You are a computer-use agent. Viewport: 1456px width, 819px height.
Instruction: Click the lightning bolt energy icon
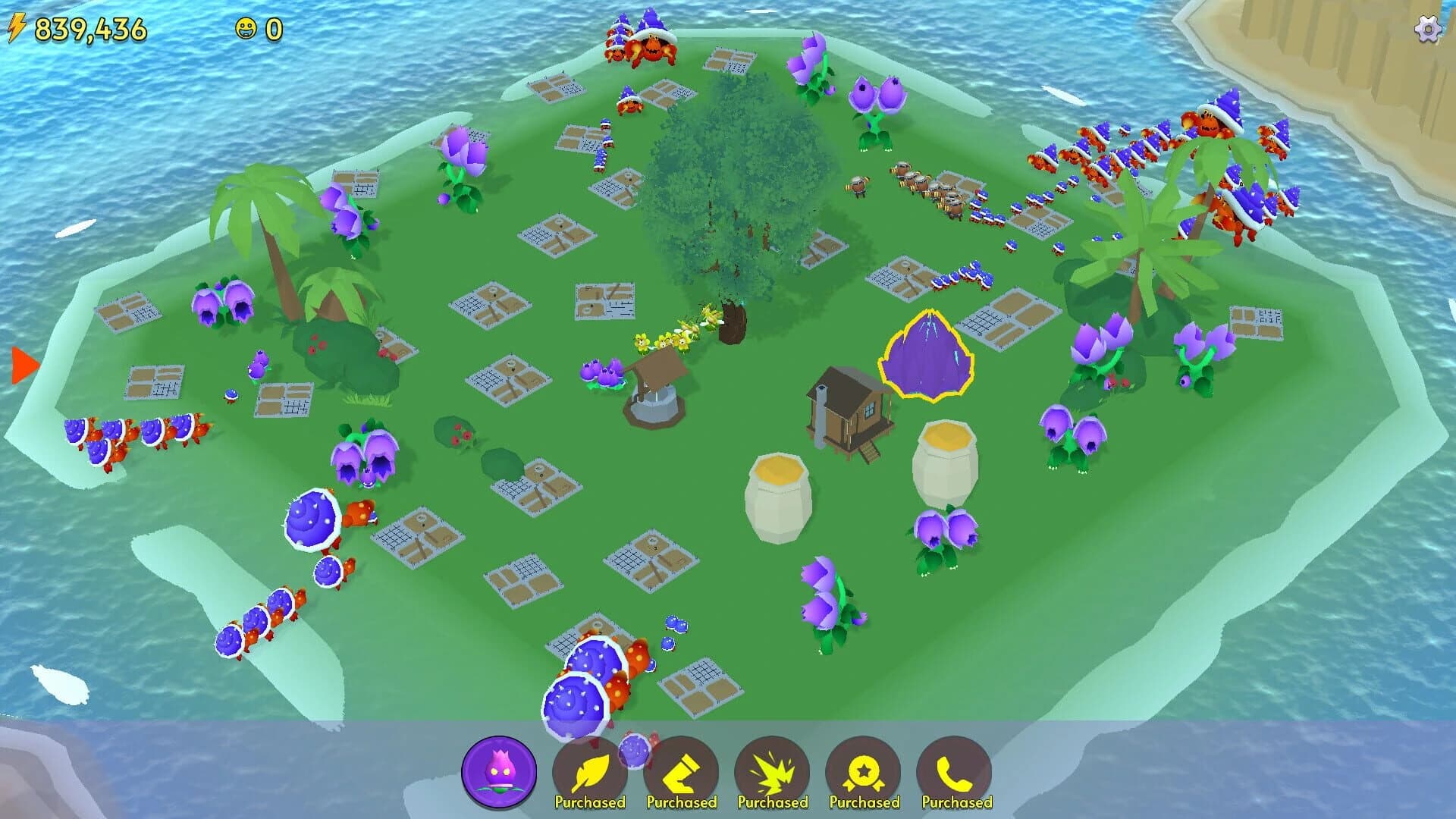click(16, 28)
